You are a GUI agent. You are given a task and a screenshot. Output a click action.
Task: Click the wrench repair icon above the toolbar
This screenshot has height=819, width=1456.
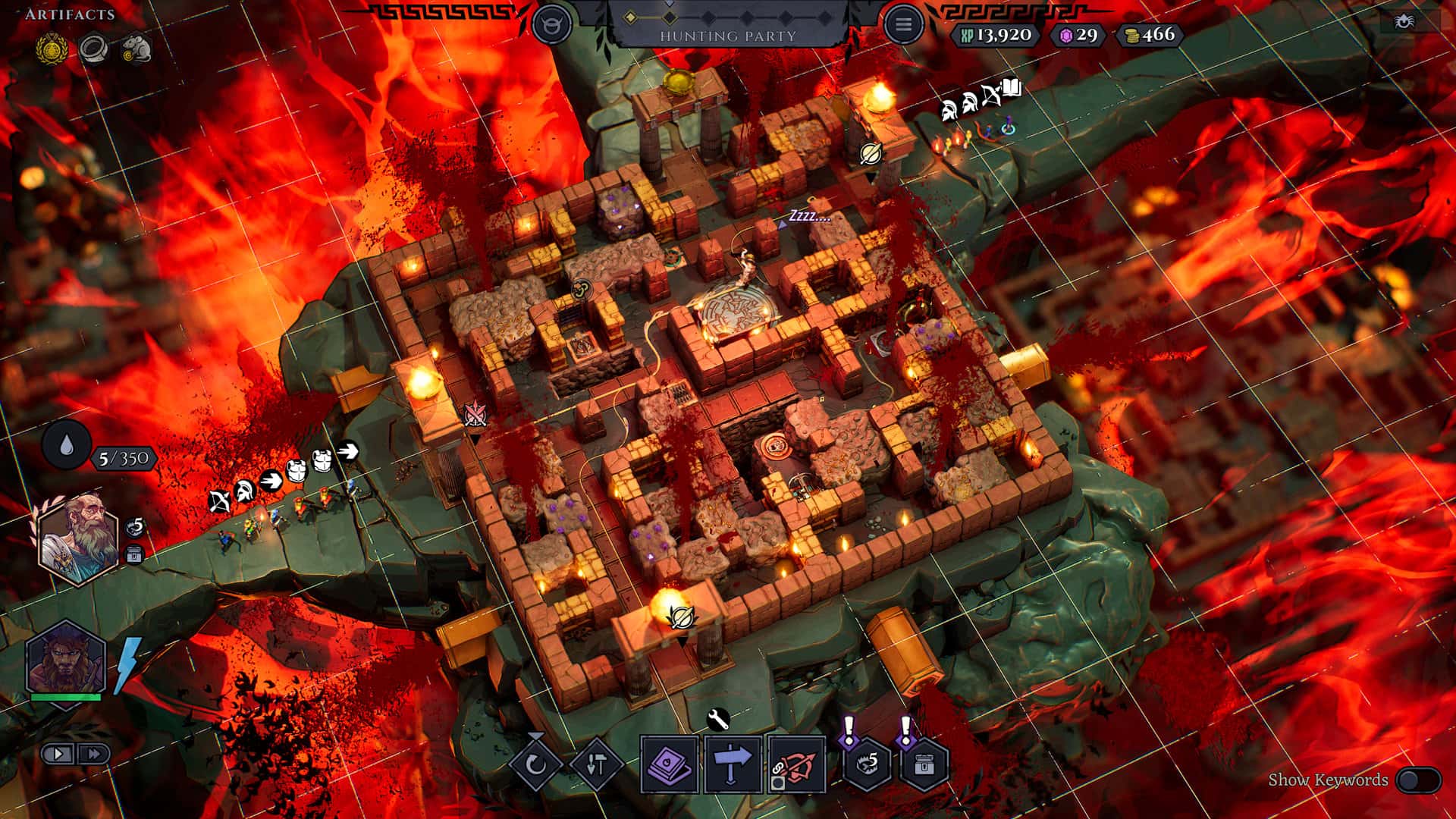(x=718, y=718)
